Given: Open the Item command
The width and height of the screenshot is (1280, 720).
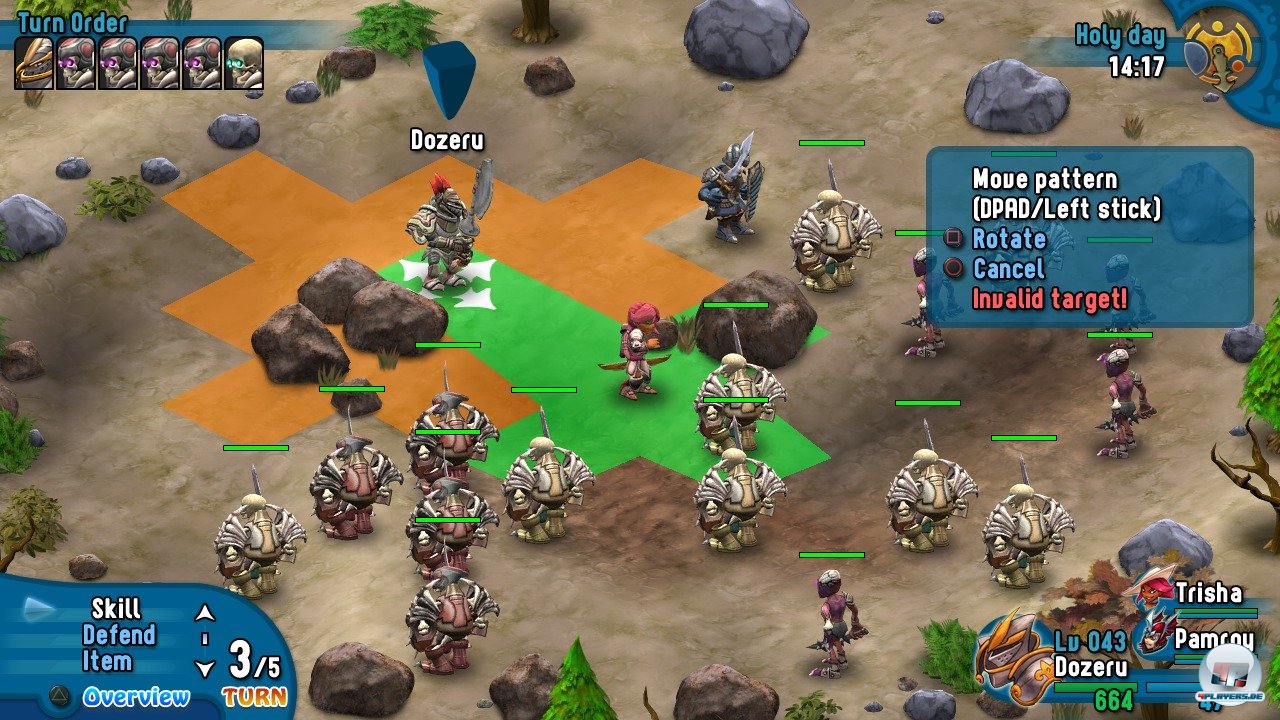Looking at the screenshot, I should (107, 661).
